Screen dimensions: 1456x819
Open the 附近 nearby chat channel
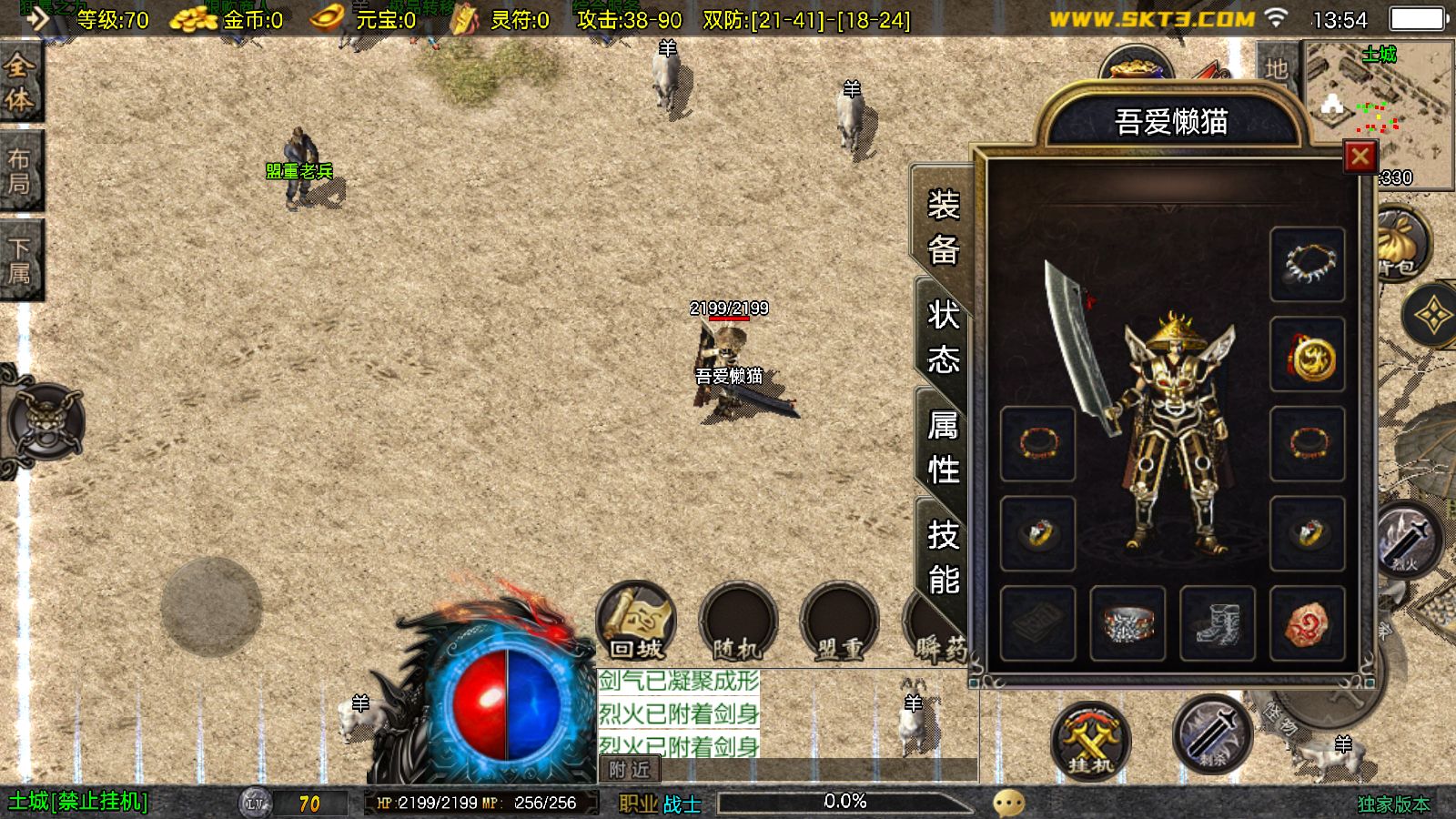(630, 770)
